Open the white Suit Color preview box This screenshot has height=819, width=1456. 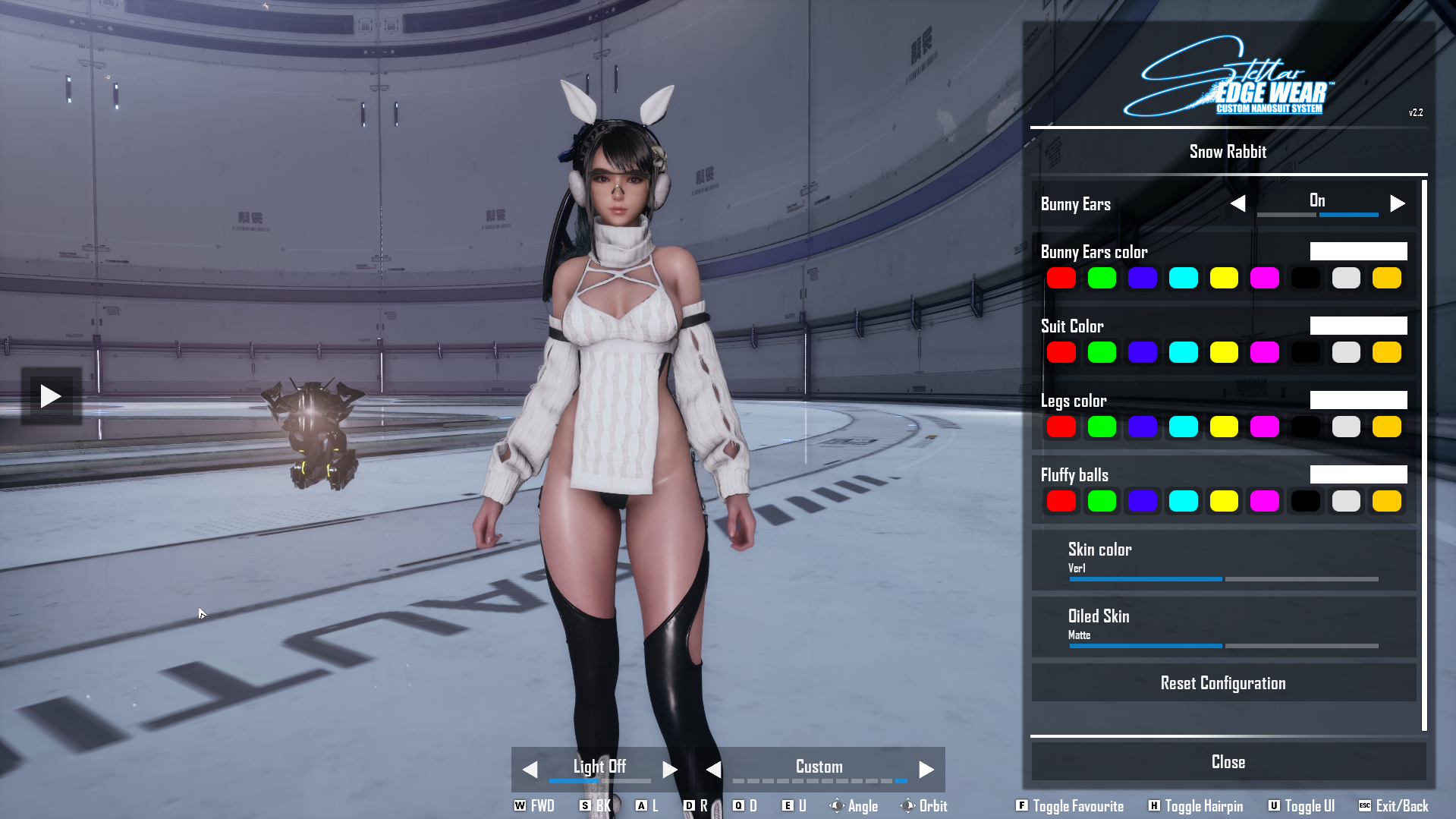pos(1358,326)
